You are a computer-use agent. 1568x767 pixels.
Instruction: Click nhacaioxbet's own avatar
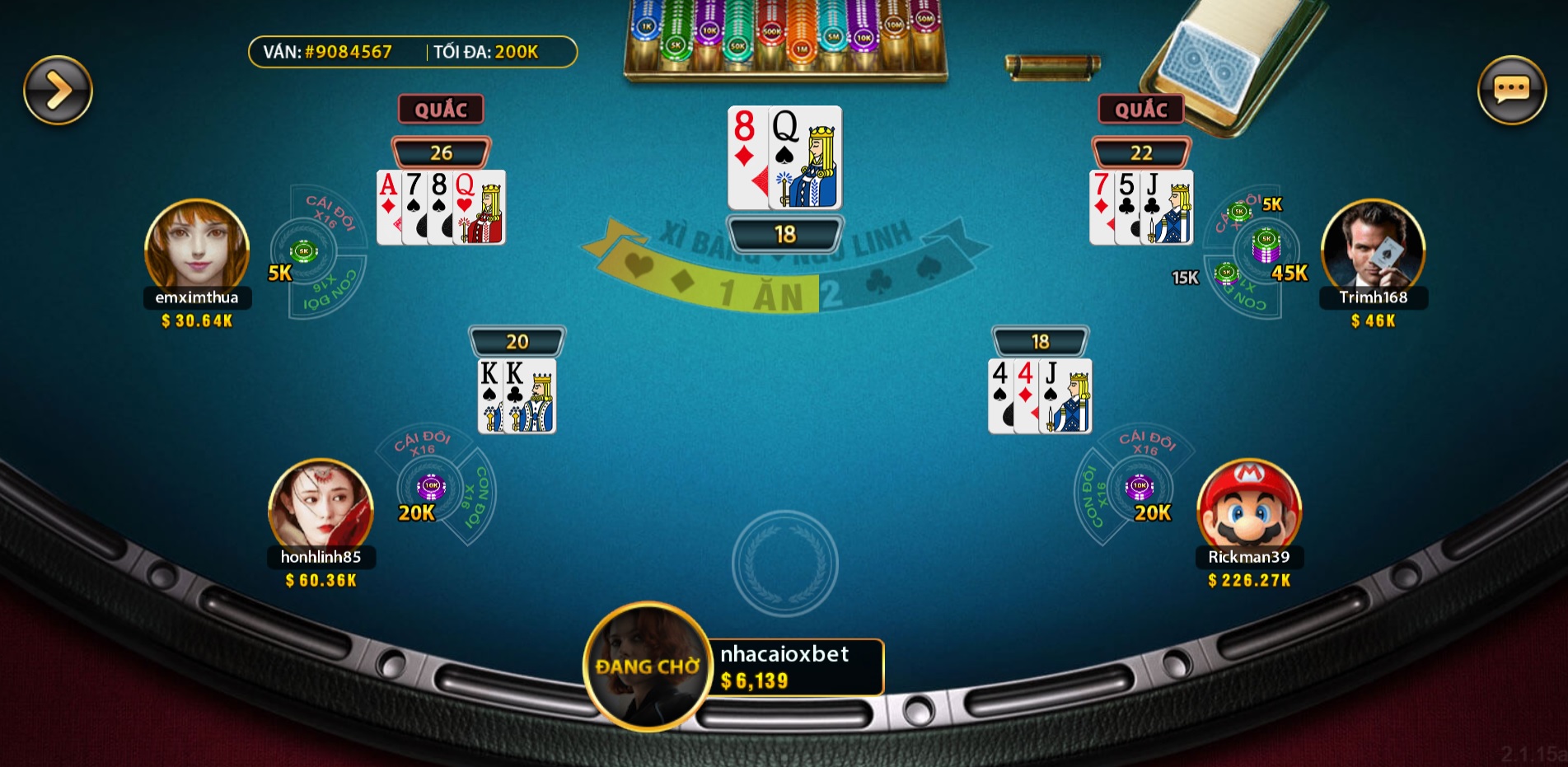pyautogui.click(x=648, y=666)
